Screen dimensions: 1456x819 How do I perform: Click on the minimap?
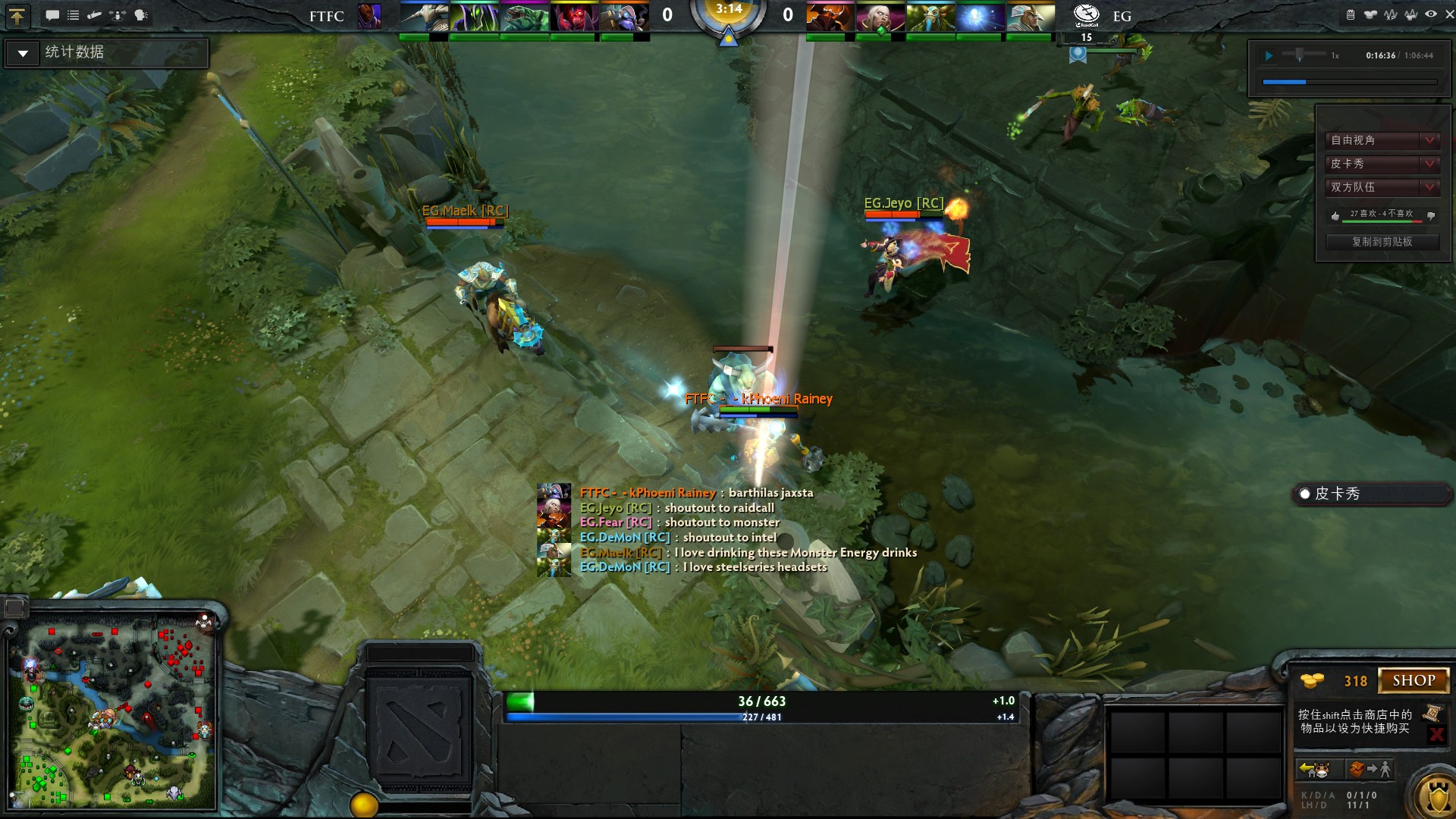[112, 713]
